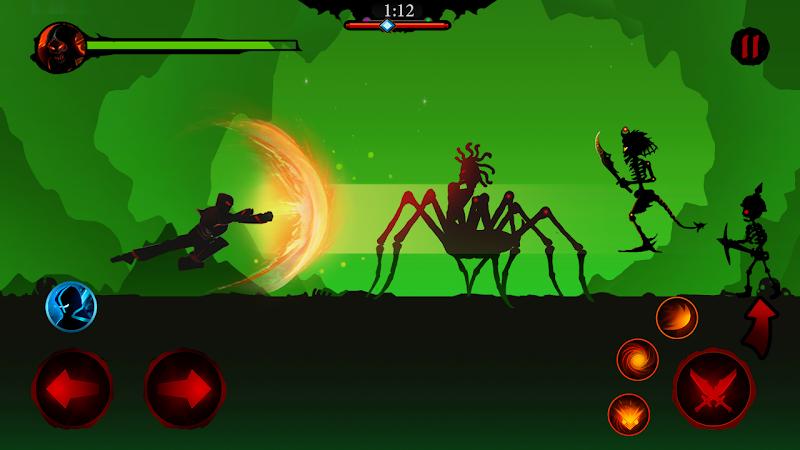The image size is (800, 450).
Task: Activate the blue shadow dash skill
Action: 71,307
